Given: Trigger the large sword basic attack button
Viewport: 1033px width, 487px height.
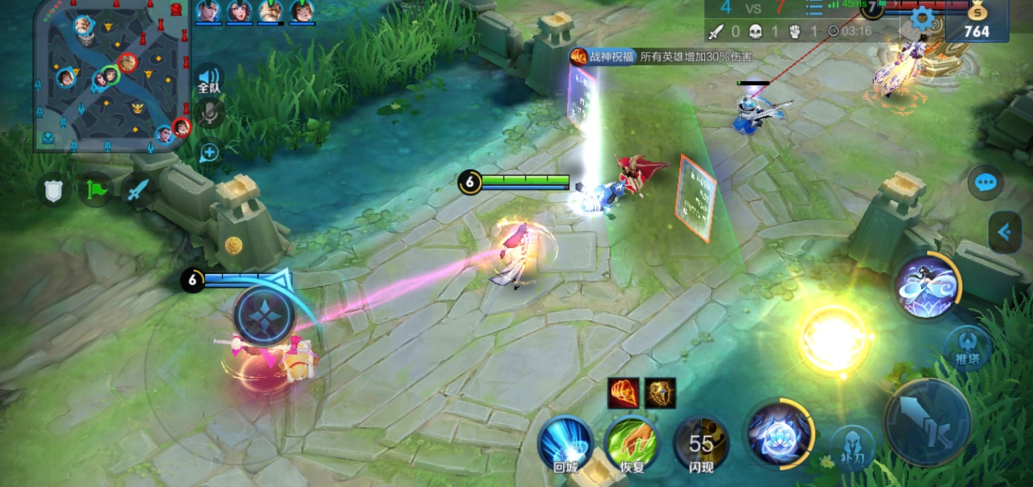Looking at the screenshot, I should [927, 421].
